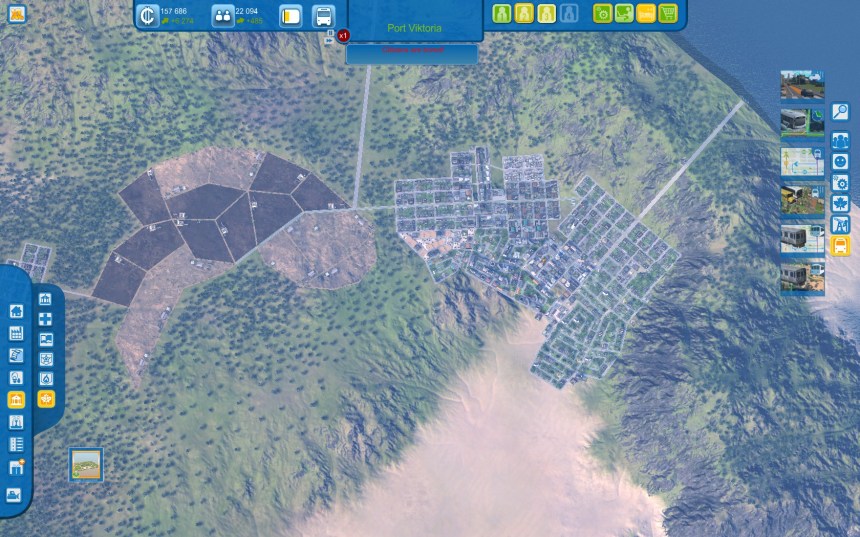Open the bus route map thumbnail

(801, 161)
